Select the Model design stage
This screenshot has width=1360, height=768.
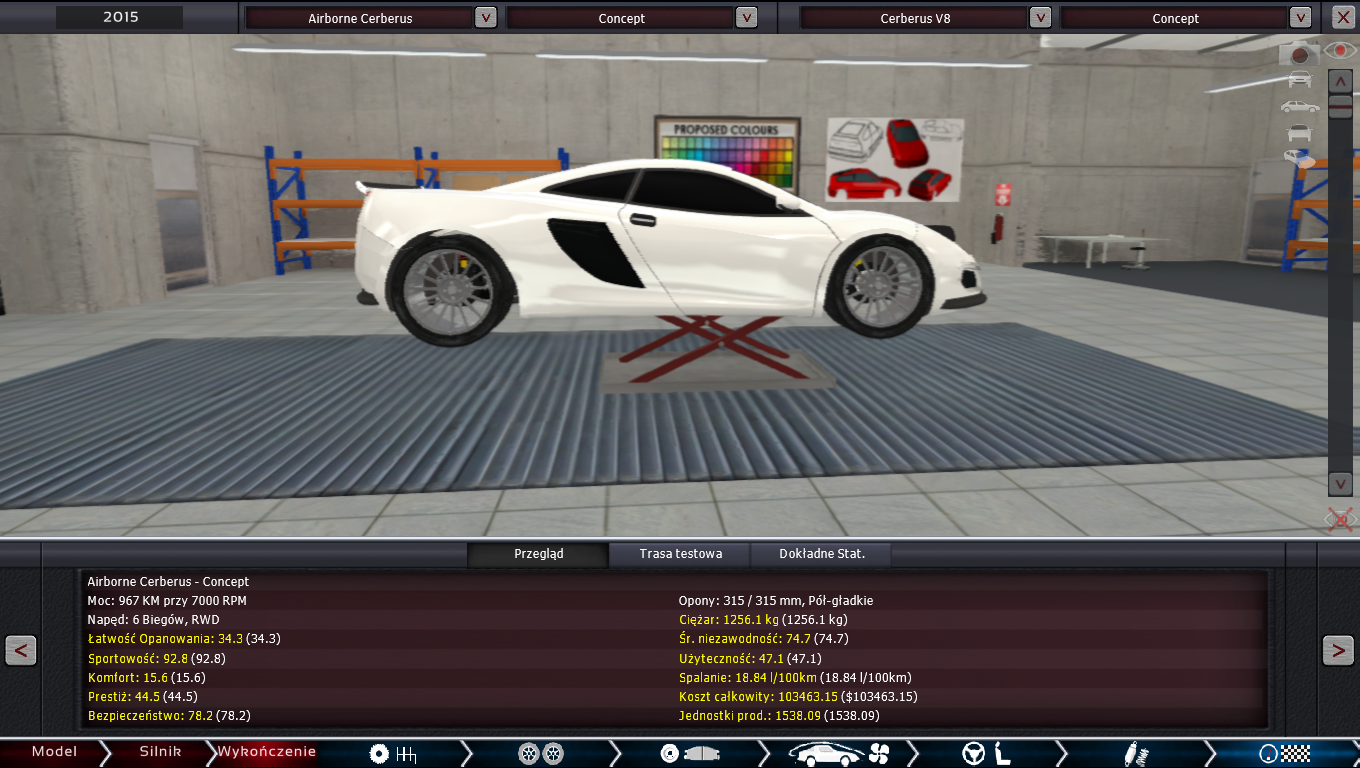point(54,752)
